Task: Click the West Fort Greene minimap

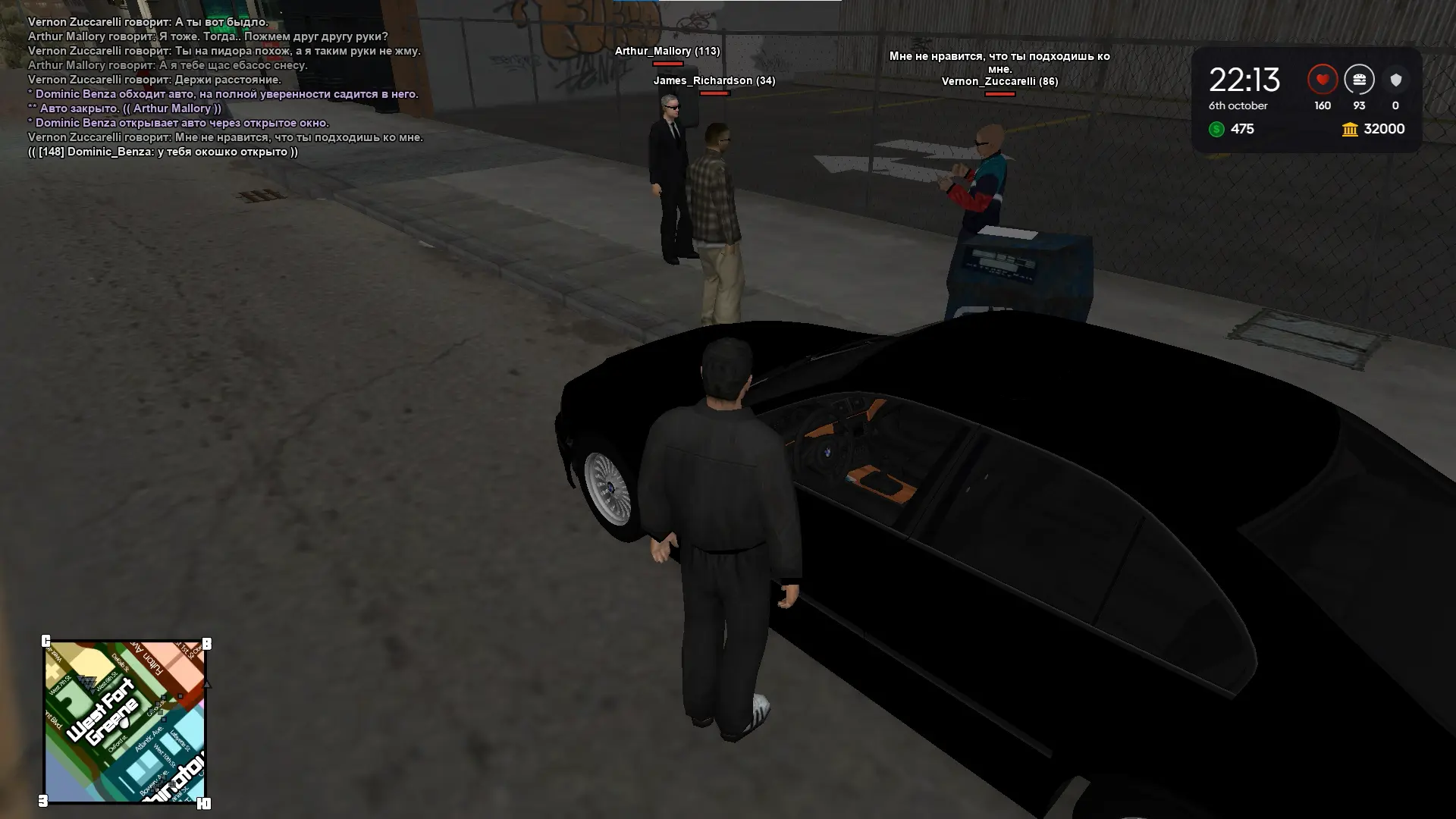Action: click(125, 722)
